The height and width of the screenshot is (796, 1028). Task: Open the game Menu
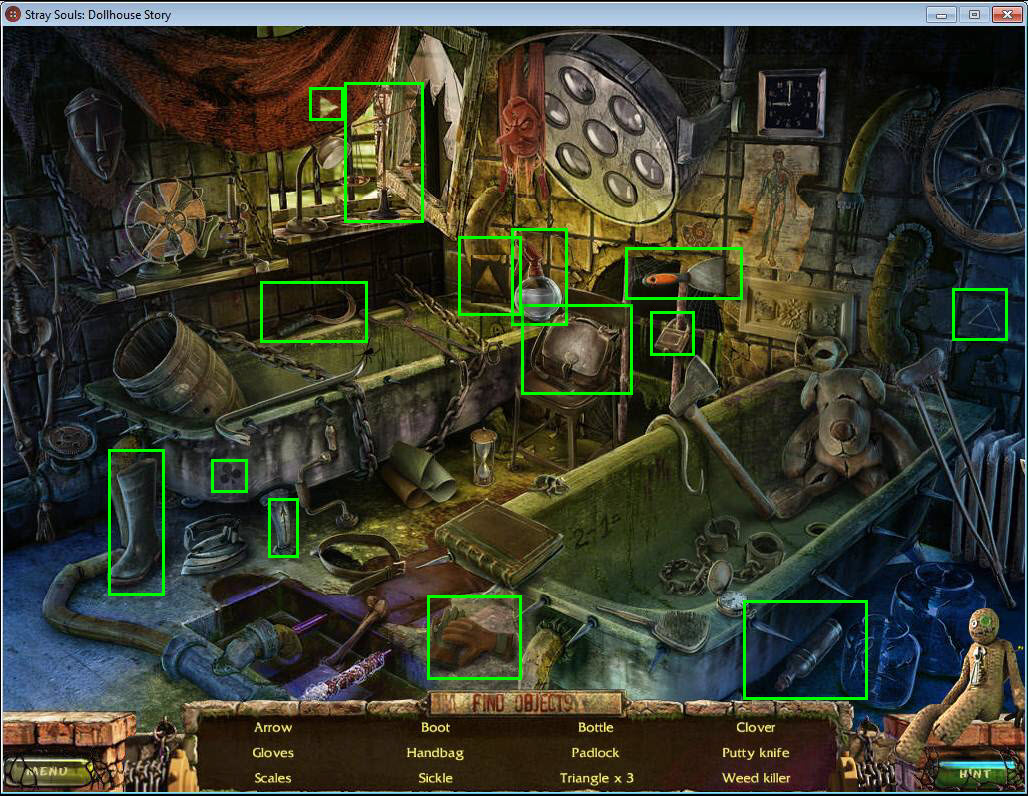[x=47, y=771]
